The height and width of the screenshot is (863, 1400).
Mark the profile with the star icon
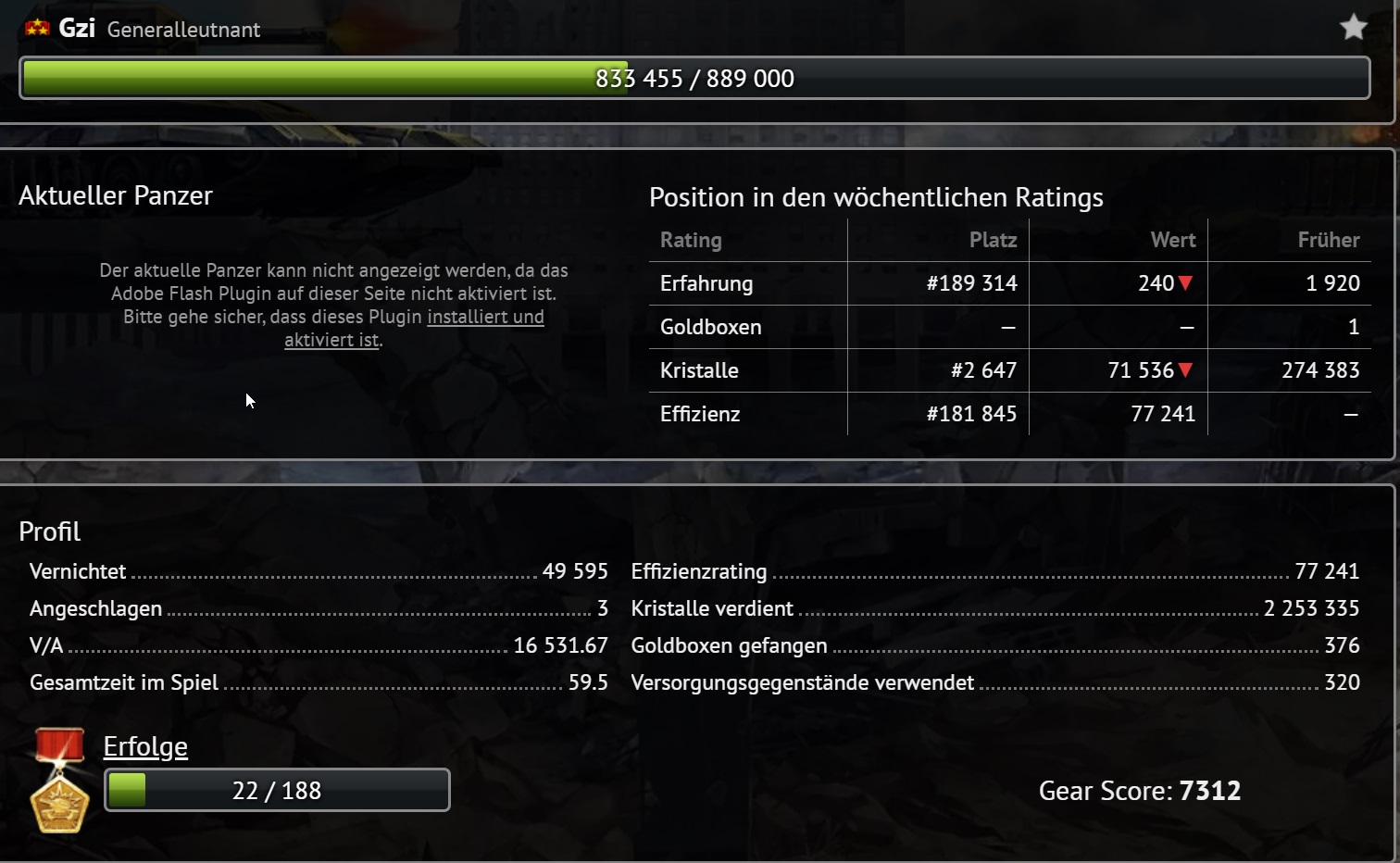pyautogui.click(x=1353, y=28)
